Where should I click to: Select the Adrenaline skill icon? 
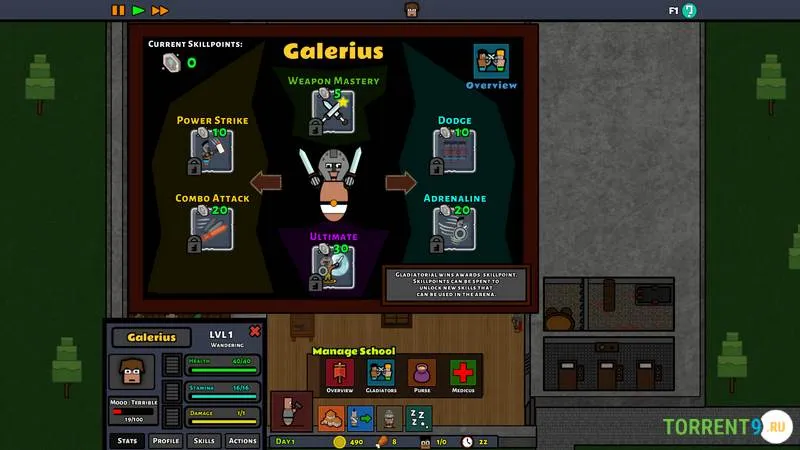pos(454,228)
